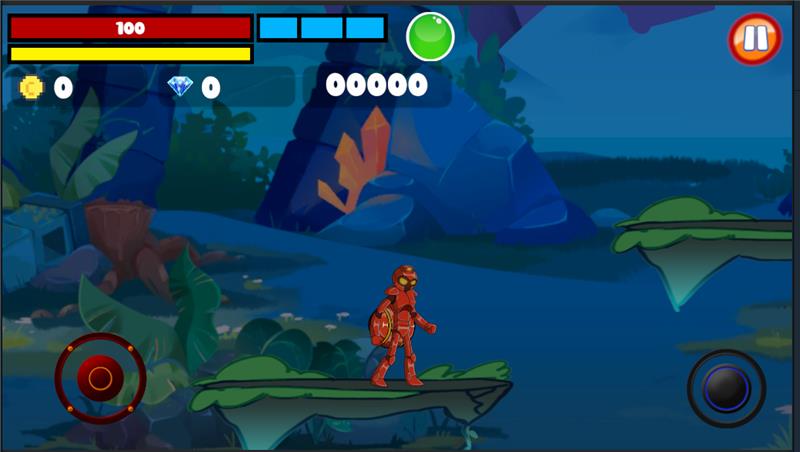
Task: Hit the dark blue action button
Action: click(x=727, y=388)
